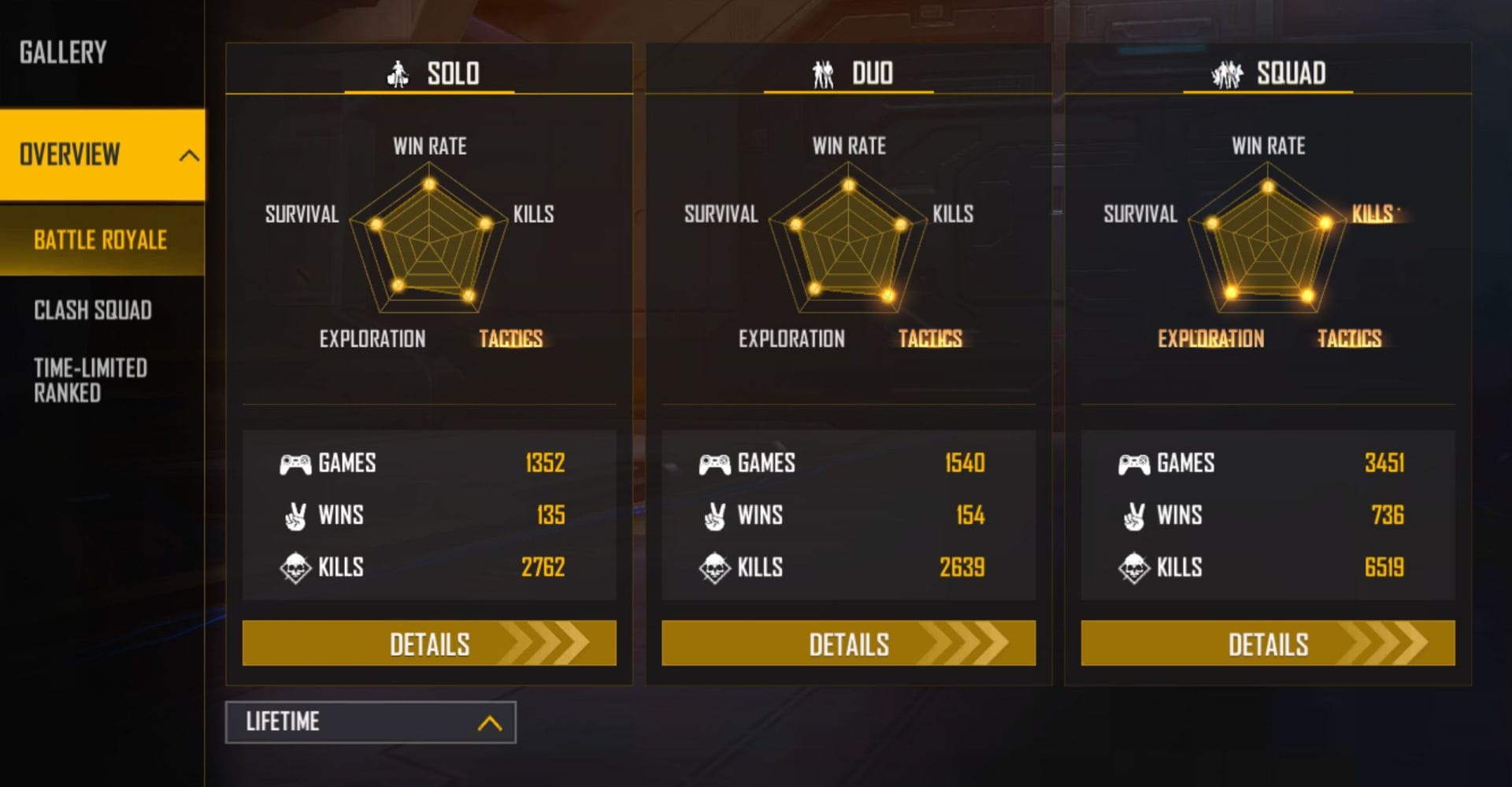Open Details for Squad stats
Image resolution: width=1512 pixels, height=787 pixels.
[1266, 644]
